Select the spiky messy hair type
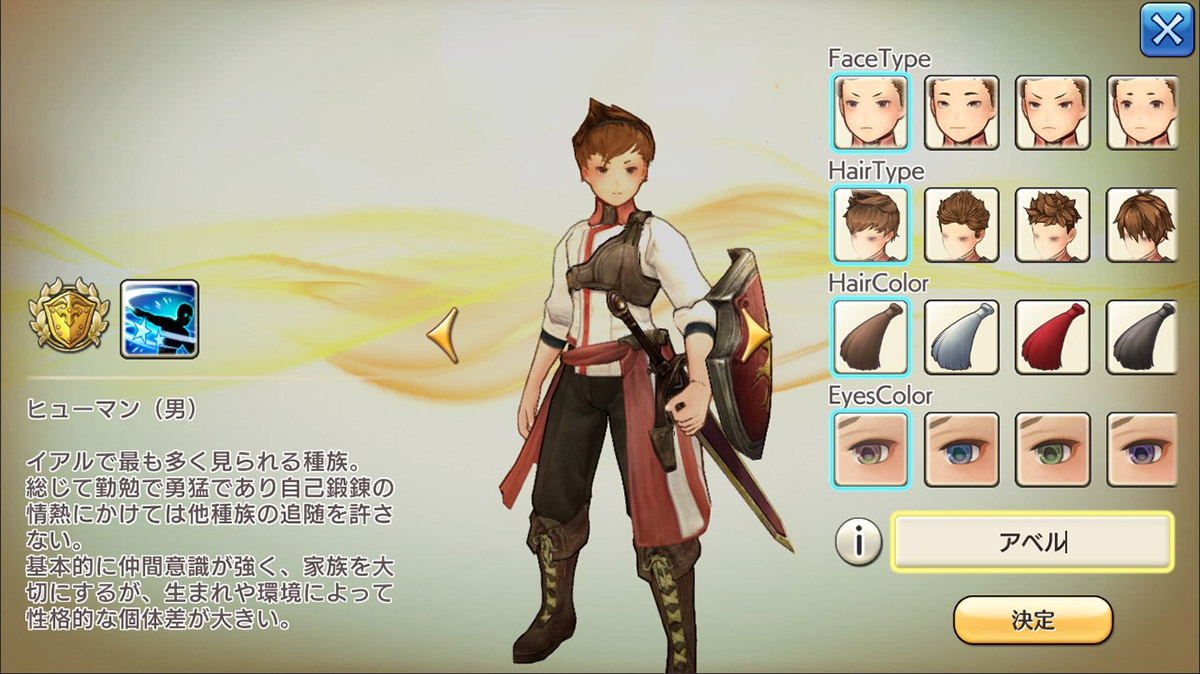The height and width of the screenshot is (674, 1200). pyautogui.click(x=1053, y=225)
